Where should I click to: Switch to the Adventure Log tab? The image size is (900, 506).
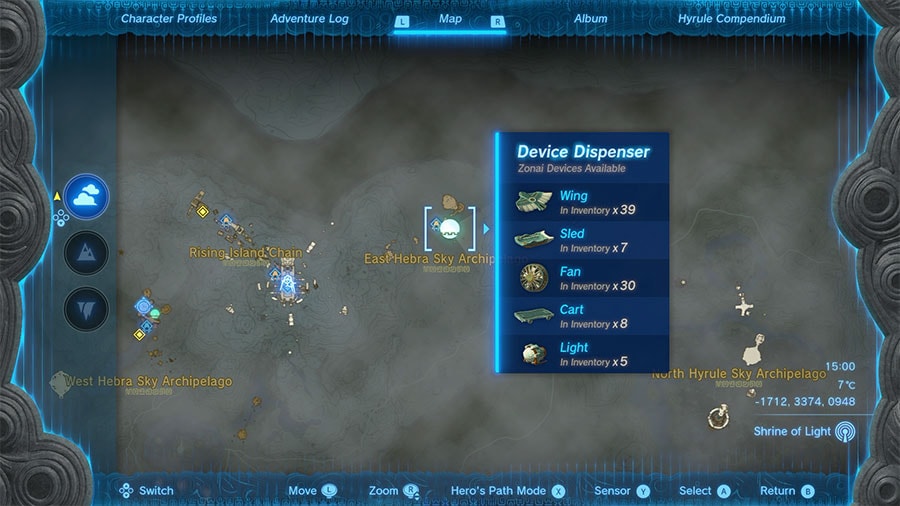coord(310,18)
